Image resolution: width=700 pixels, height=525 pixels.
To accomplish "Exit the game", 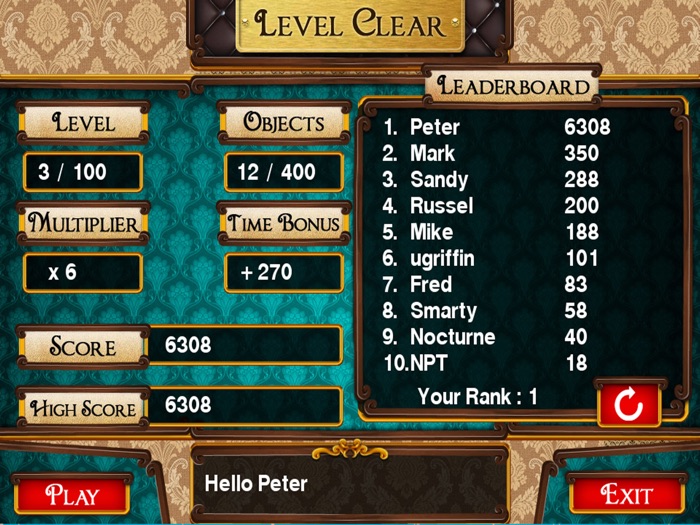I will (x=627, y=493).
